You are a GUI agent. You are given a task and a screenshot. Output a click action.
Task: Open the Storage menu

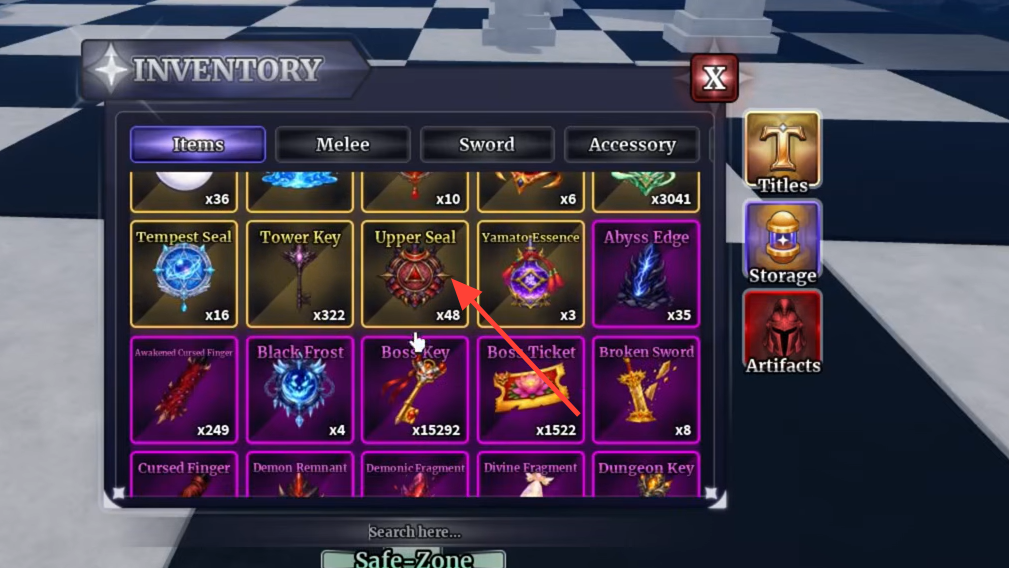782,243
